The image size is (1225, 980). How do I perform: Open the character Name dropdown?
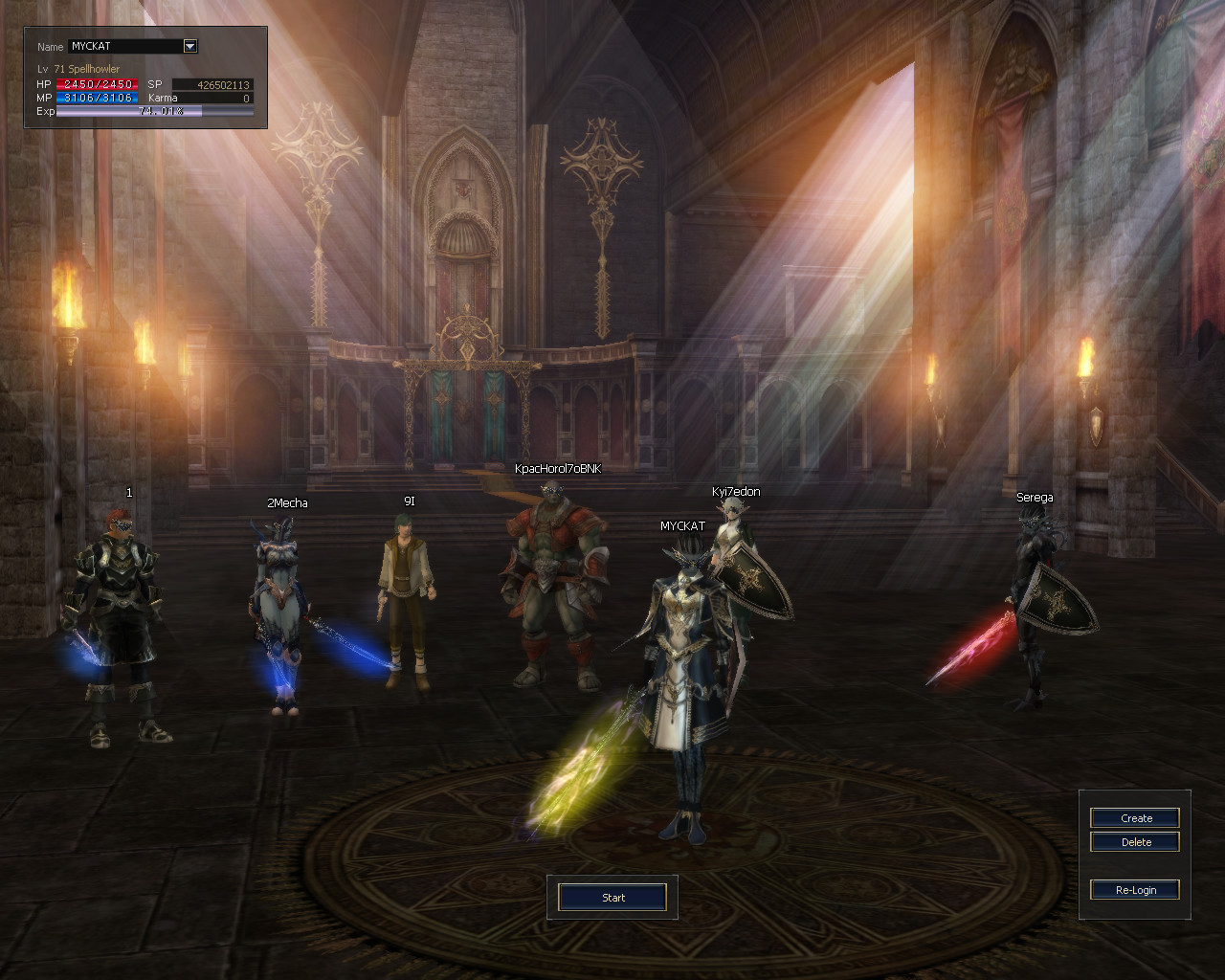coord(189,46)
